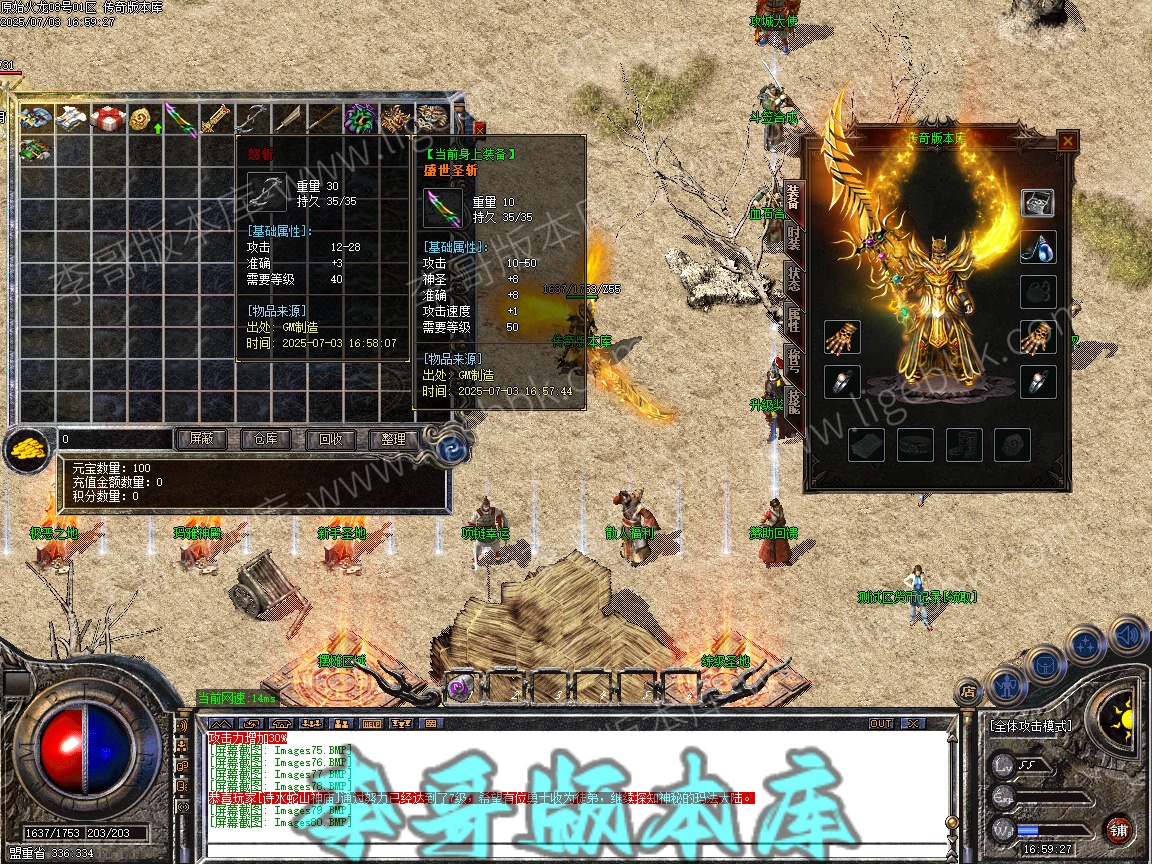Click the round 铺 stall button

[x=1118, y=829]
